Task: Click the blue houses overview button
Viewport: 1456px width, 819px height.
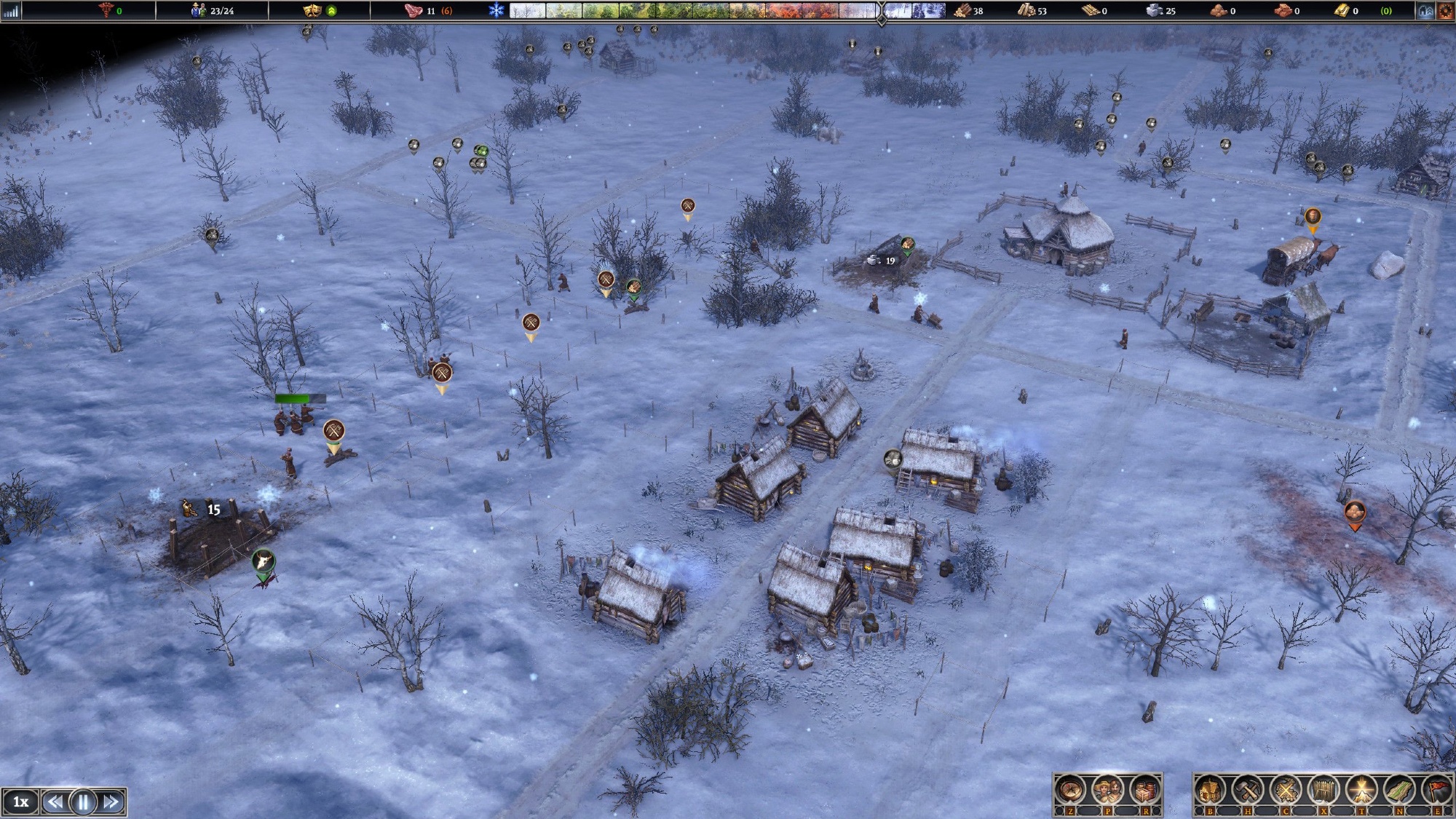Action: point(1425,11)
